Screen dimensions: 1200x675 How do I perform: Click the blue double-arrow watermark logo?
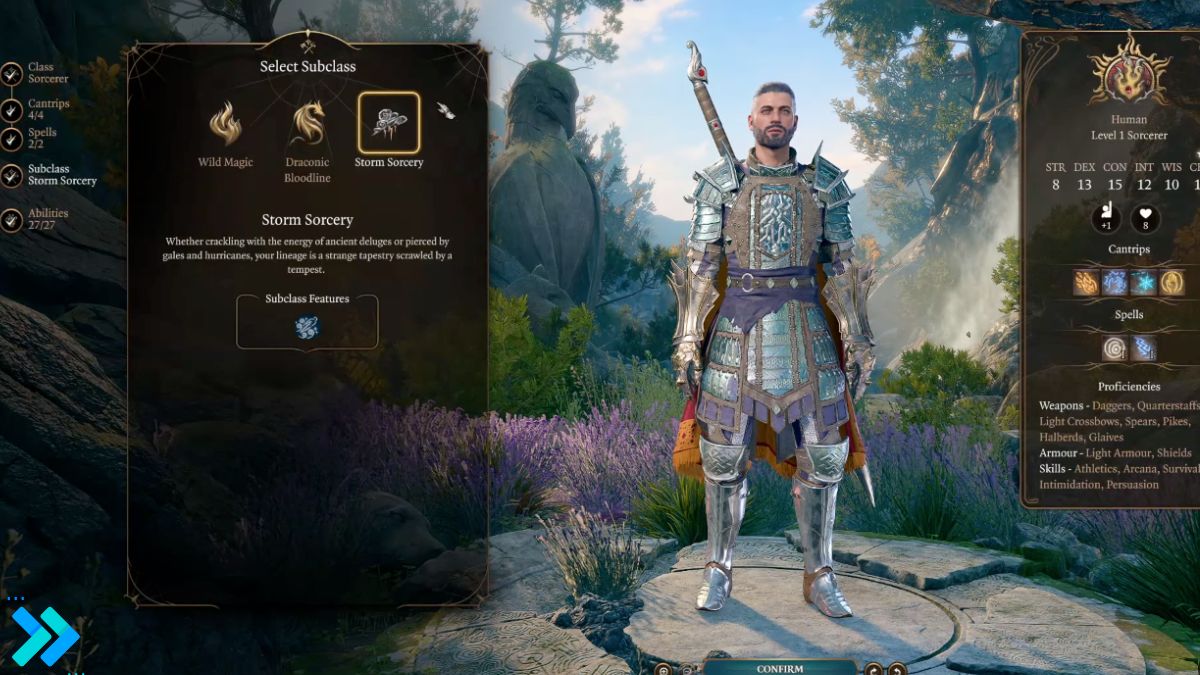[x=45, y=636]
